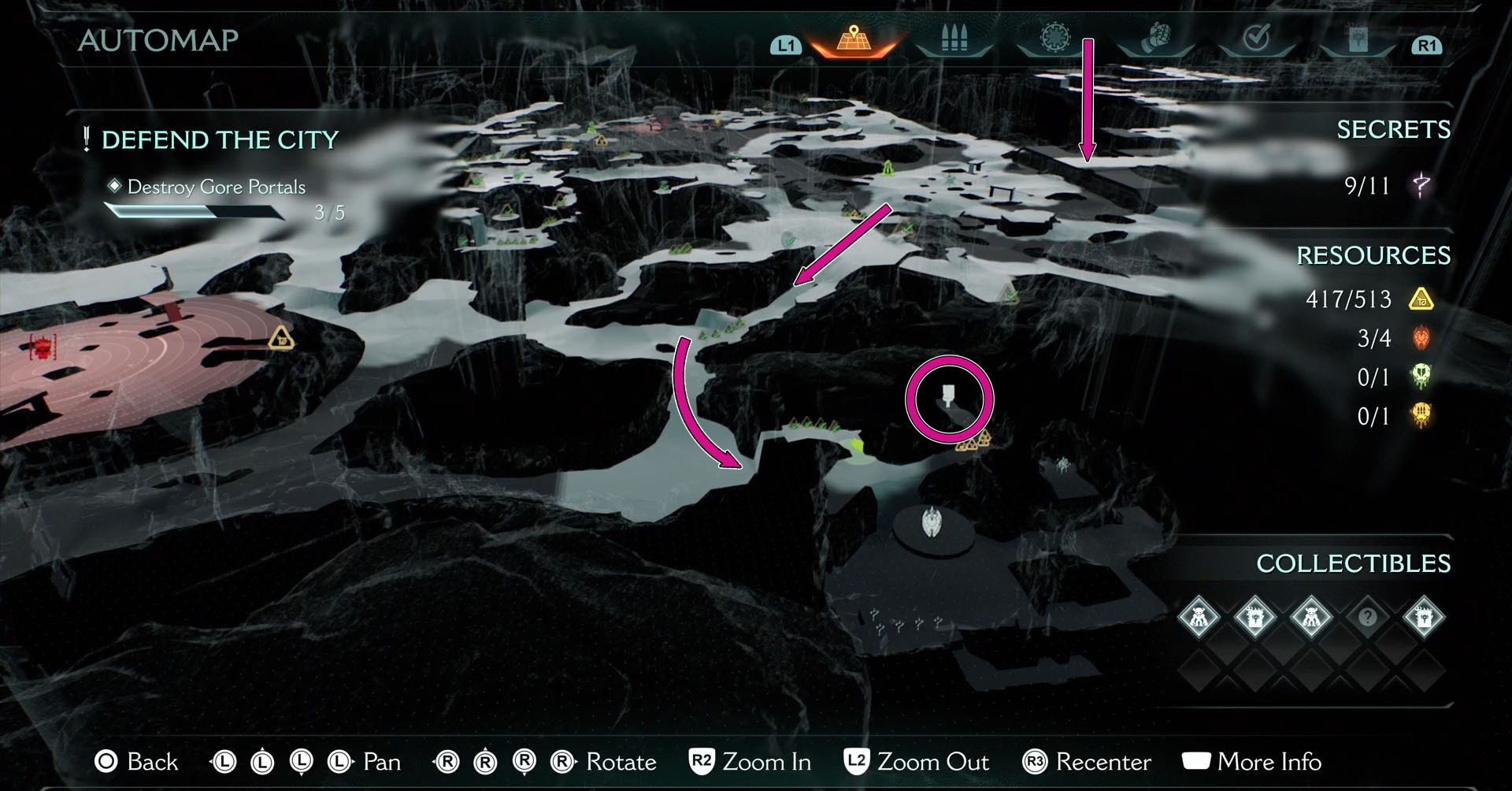The height and width of the screenshot is (791, 1512).
Task: Switch to the codex page tab
Action: [x=1358, y=39]
